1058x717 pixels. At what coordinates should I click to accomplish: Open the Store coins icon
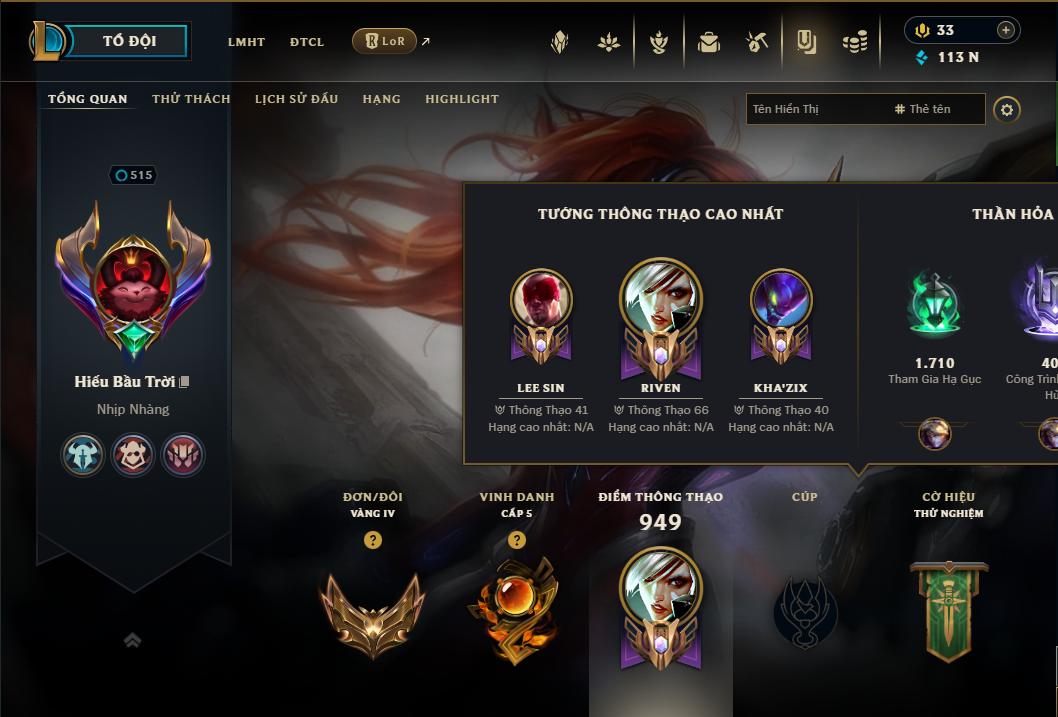854,42
